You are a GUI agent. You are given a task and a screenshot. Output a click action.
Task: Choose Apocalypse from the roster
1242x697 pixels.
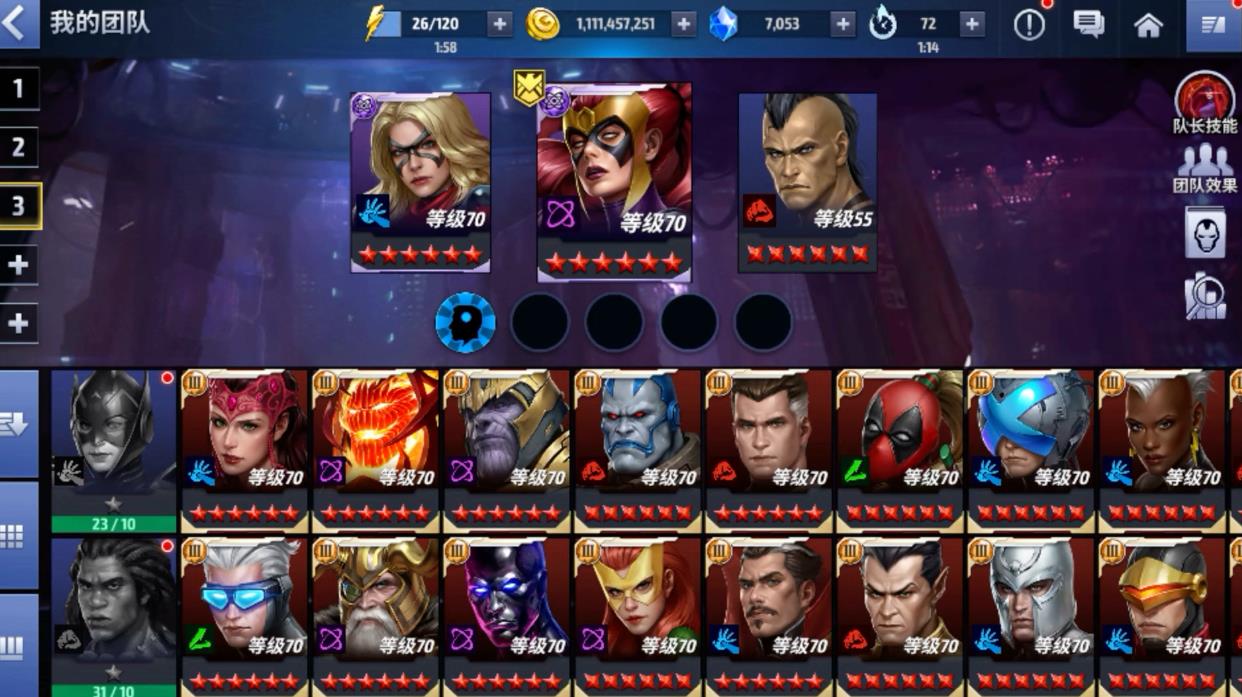click(x=638, y=445)
